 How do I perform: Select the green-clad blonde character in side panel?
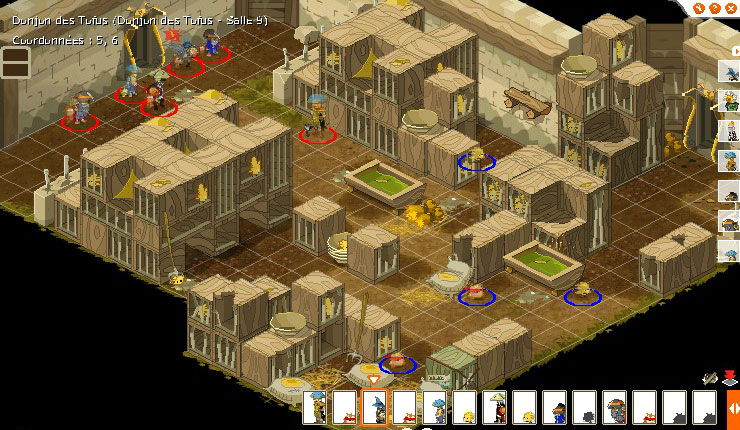coord(730,100)
